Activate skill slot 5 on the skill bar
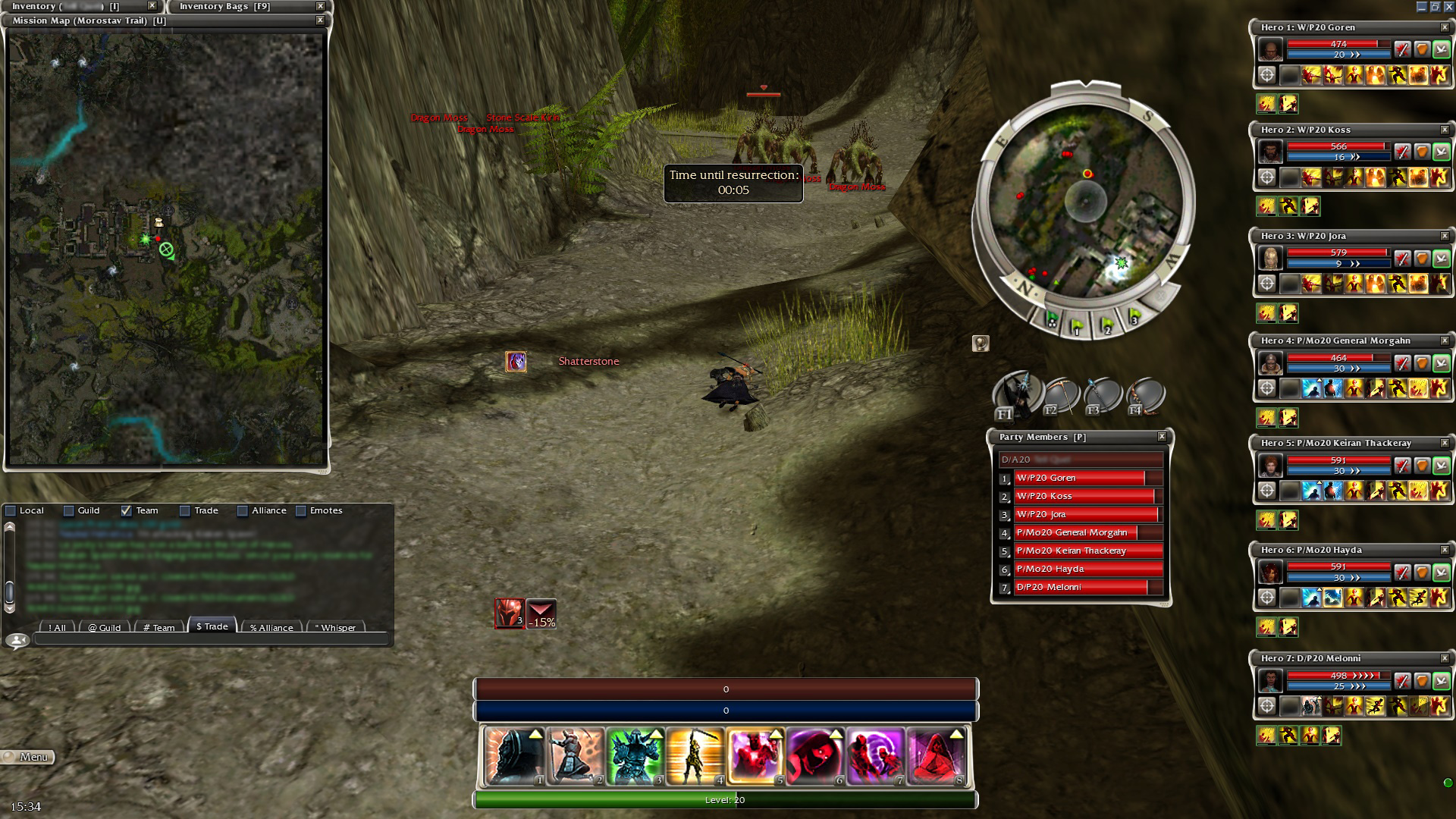This screenshot has width=1456, height=819. pyautogui.click(x=755, y=756)
